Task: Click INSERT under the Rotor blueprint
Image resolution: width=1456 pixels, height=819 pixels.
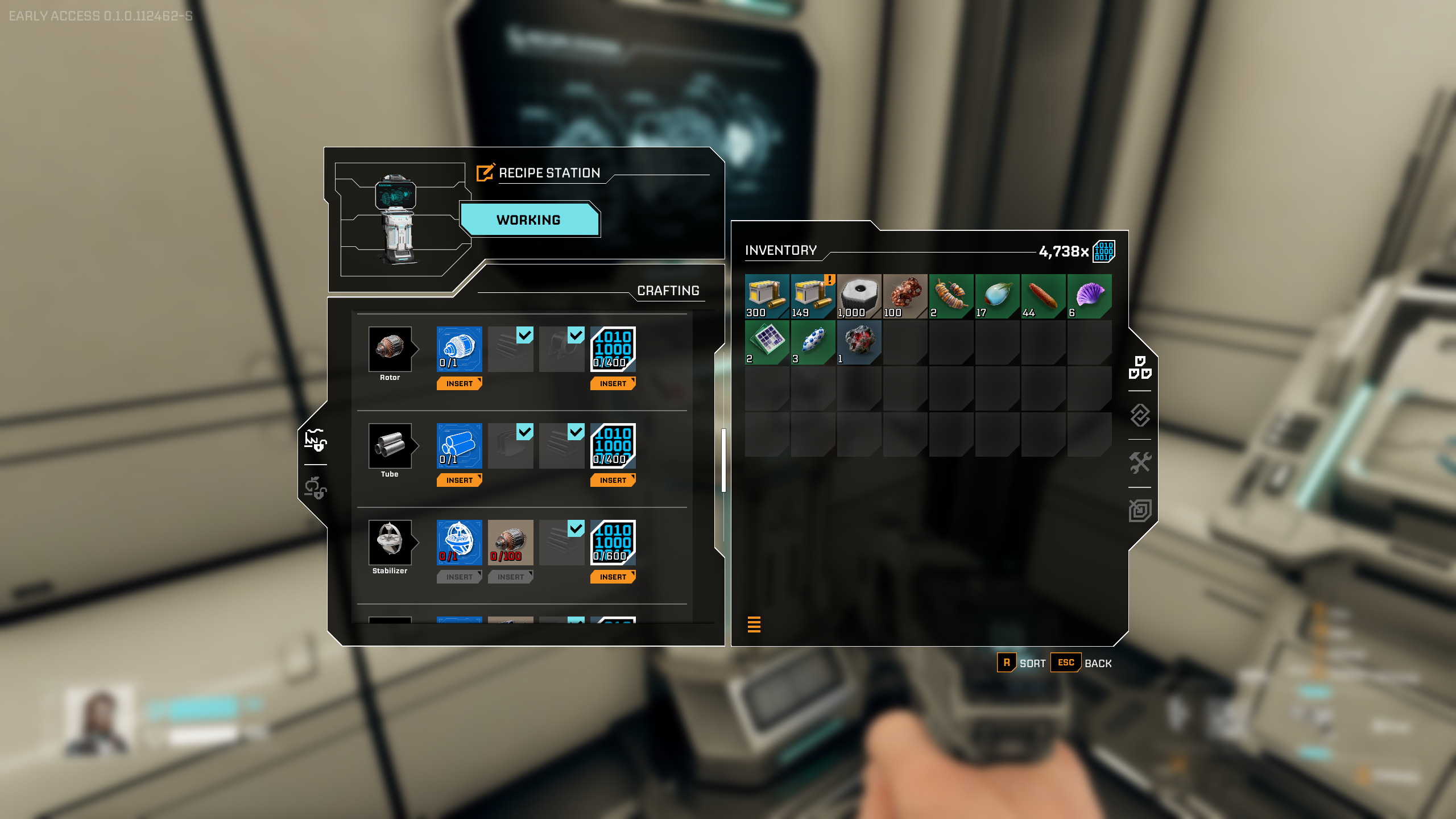Action: coord(459,383)
